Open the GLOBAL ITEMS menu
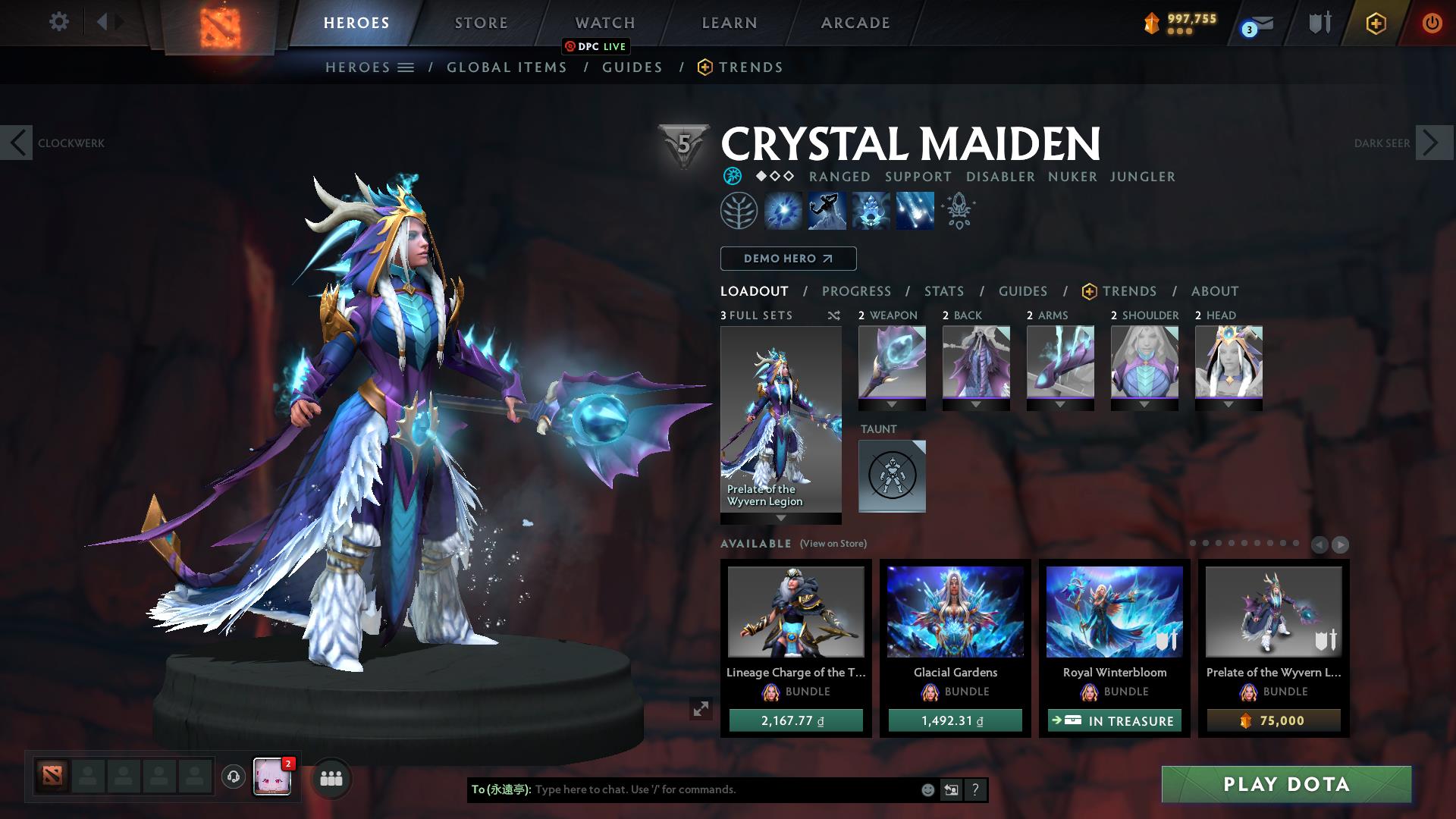The image size is (1456, 819). pos(507,67)
